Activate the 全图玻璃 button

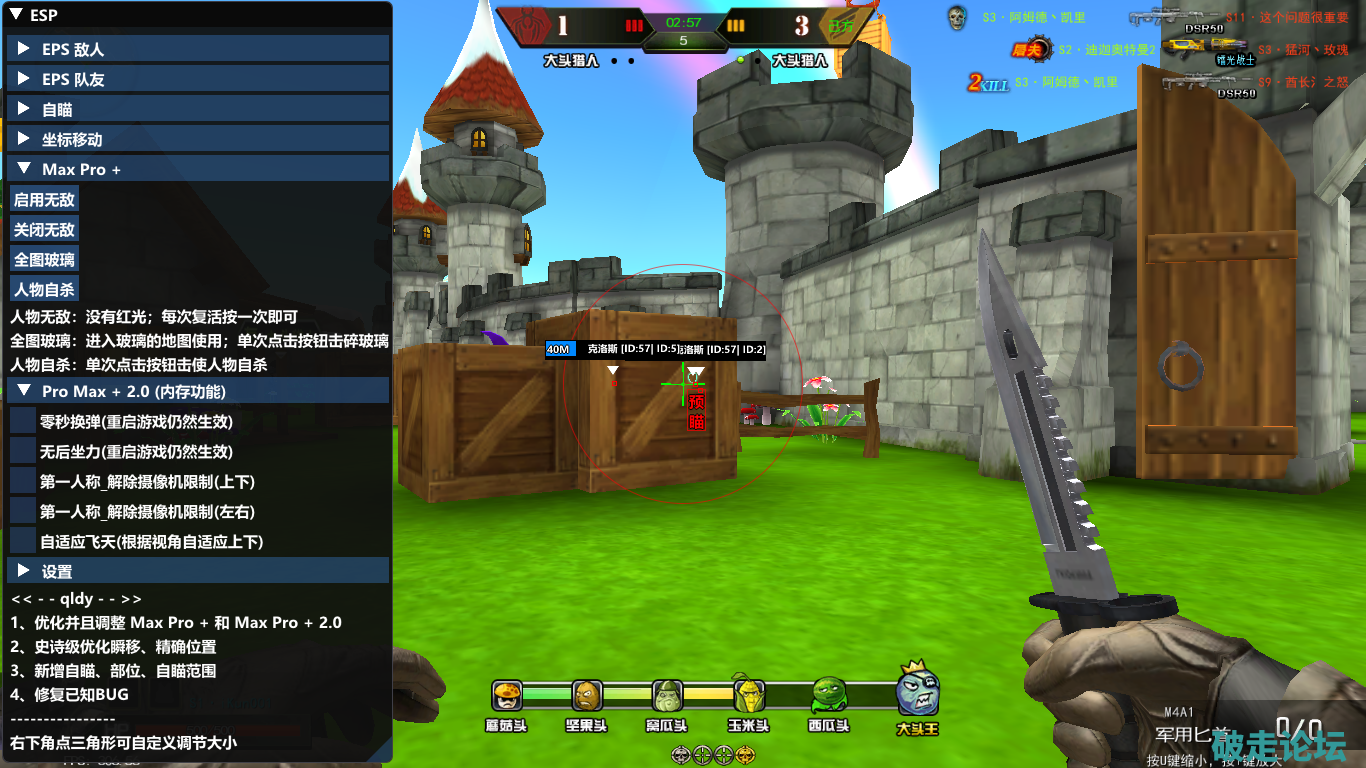44,260
